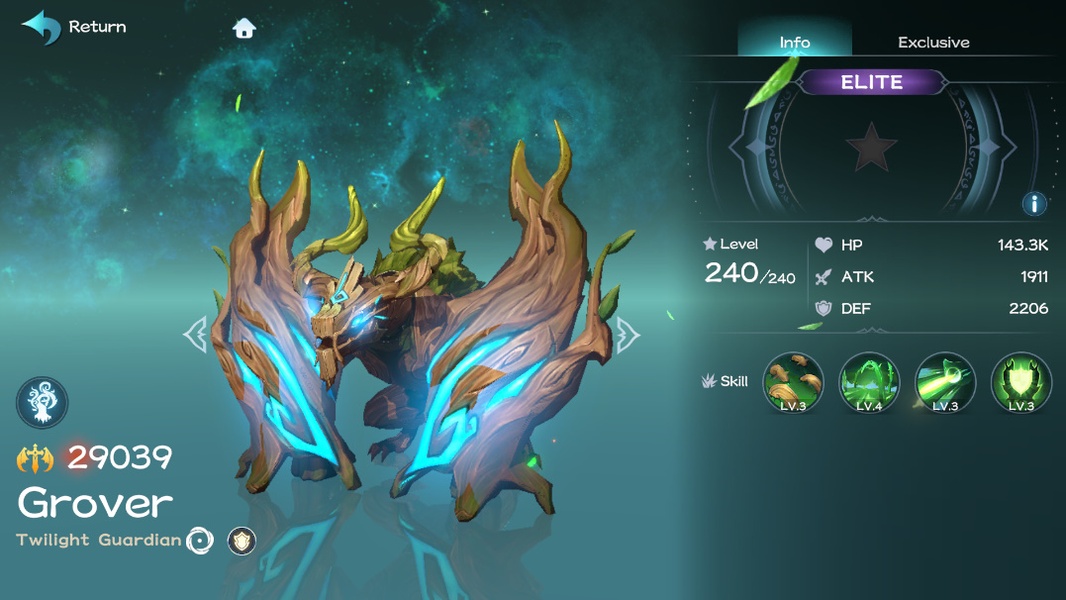
Task: Show details via the blue info icon
Action: [1034, 204]
